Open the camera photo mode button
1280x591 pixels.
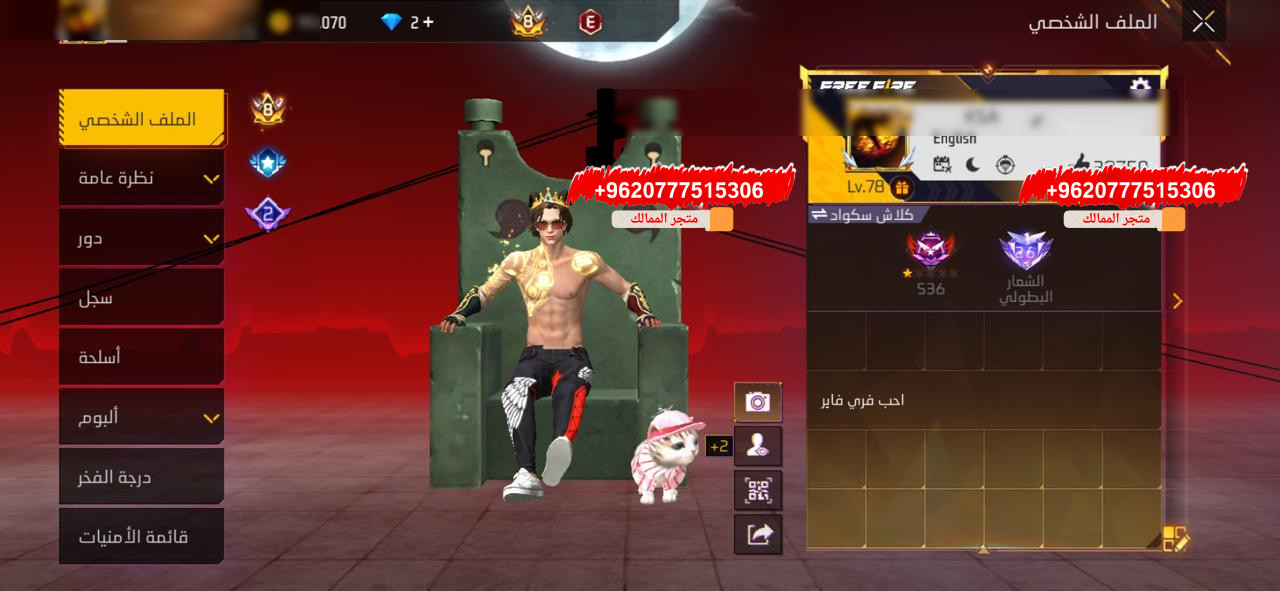[758, 402]
